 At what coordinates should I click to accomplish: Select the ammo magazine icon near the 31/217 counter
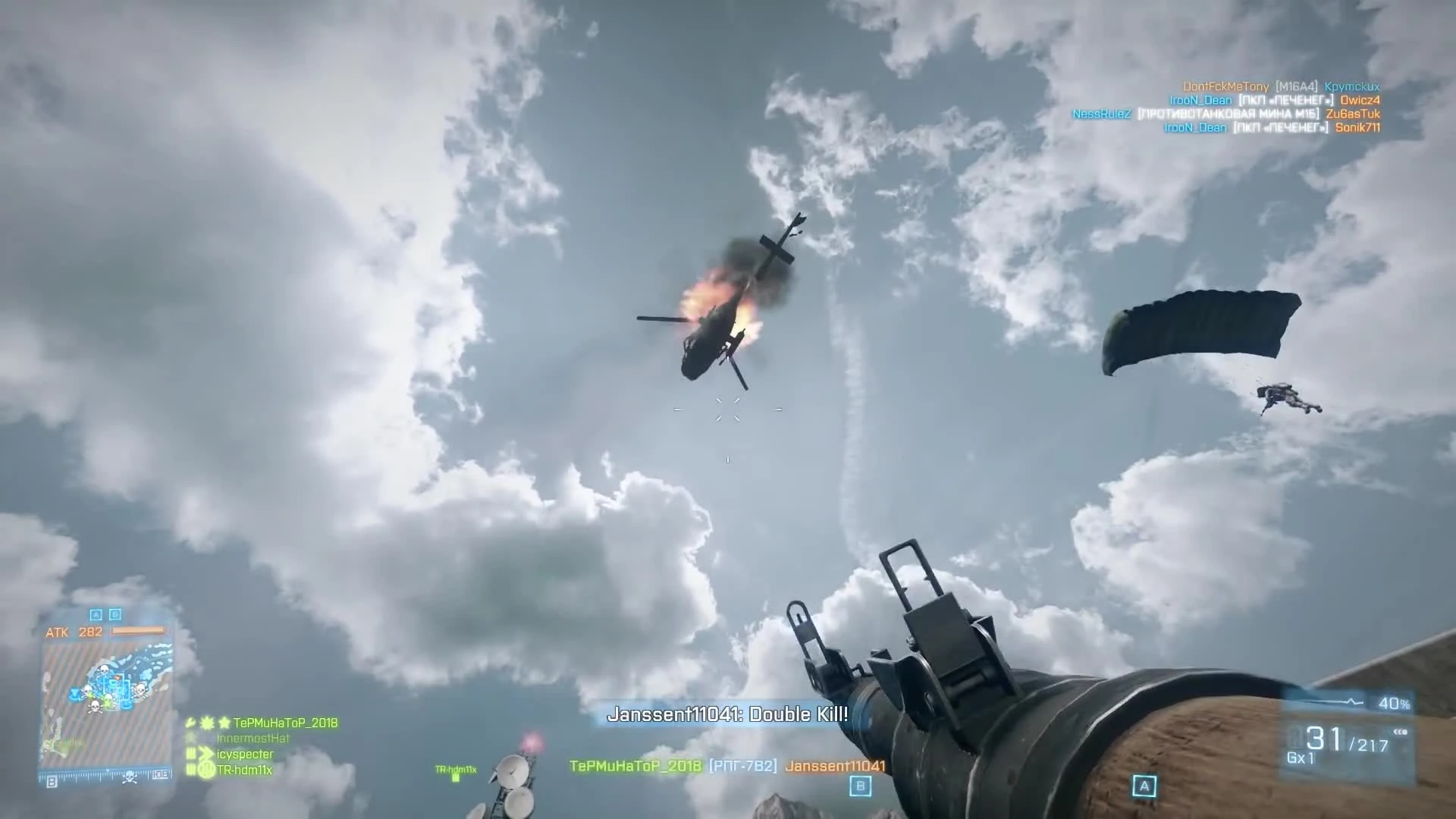pyautogui.click(x=1296, y=738)
